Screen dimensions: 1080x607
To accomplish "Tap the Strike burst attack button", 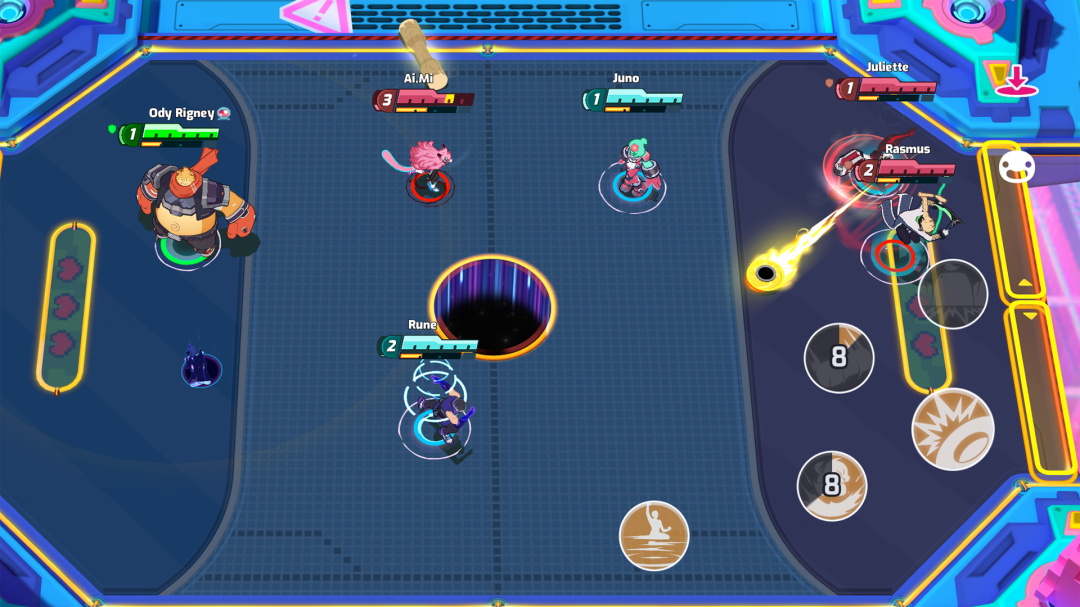I will click(952, 429).
